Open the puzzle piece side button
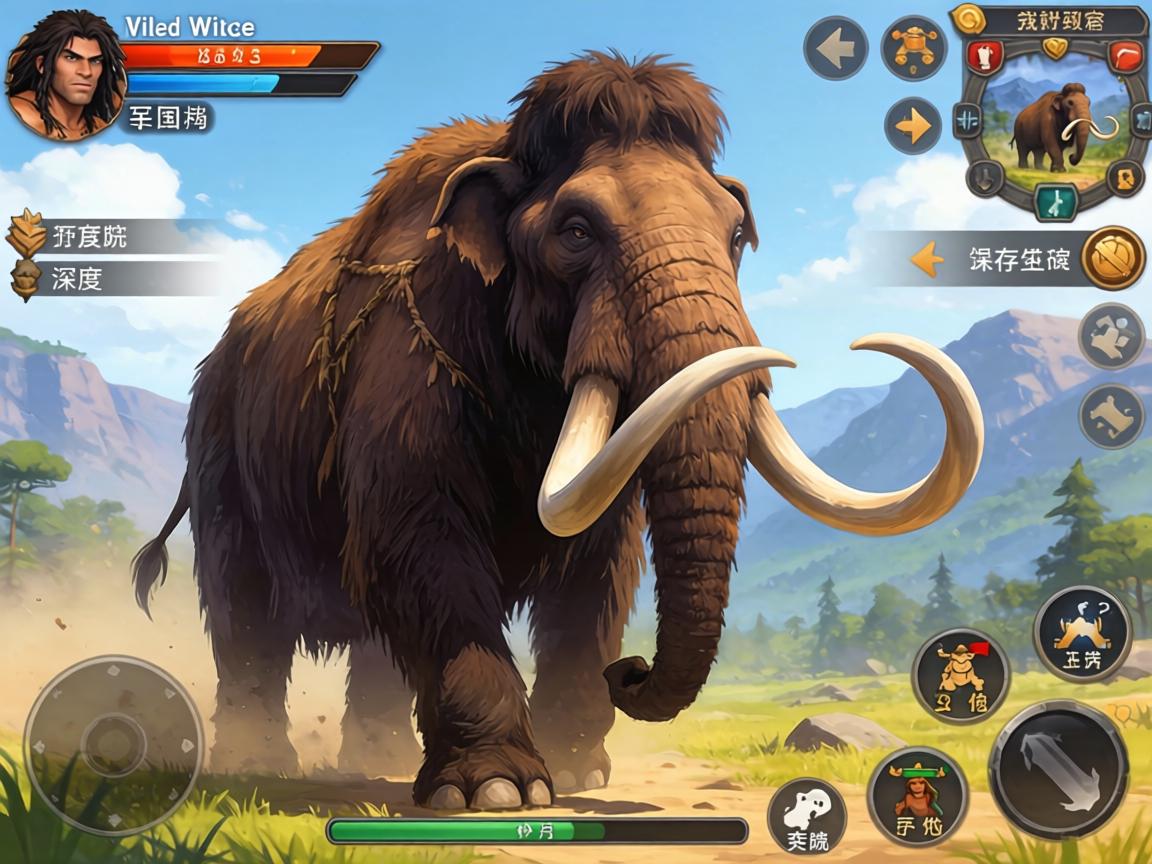The image size is (1152, 864). click(x=1112, y=336)
